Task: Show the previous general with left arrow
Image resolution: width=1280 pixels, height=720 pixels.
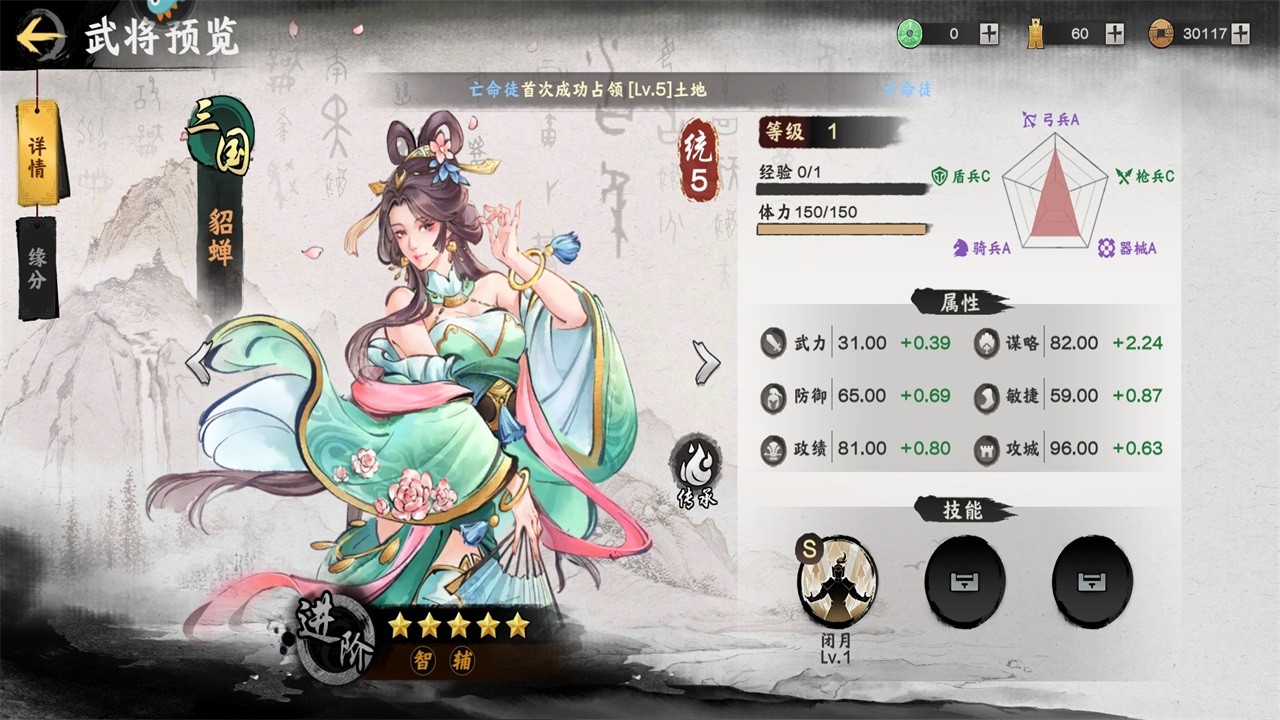Action: coord(199,362)
